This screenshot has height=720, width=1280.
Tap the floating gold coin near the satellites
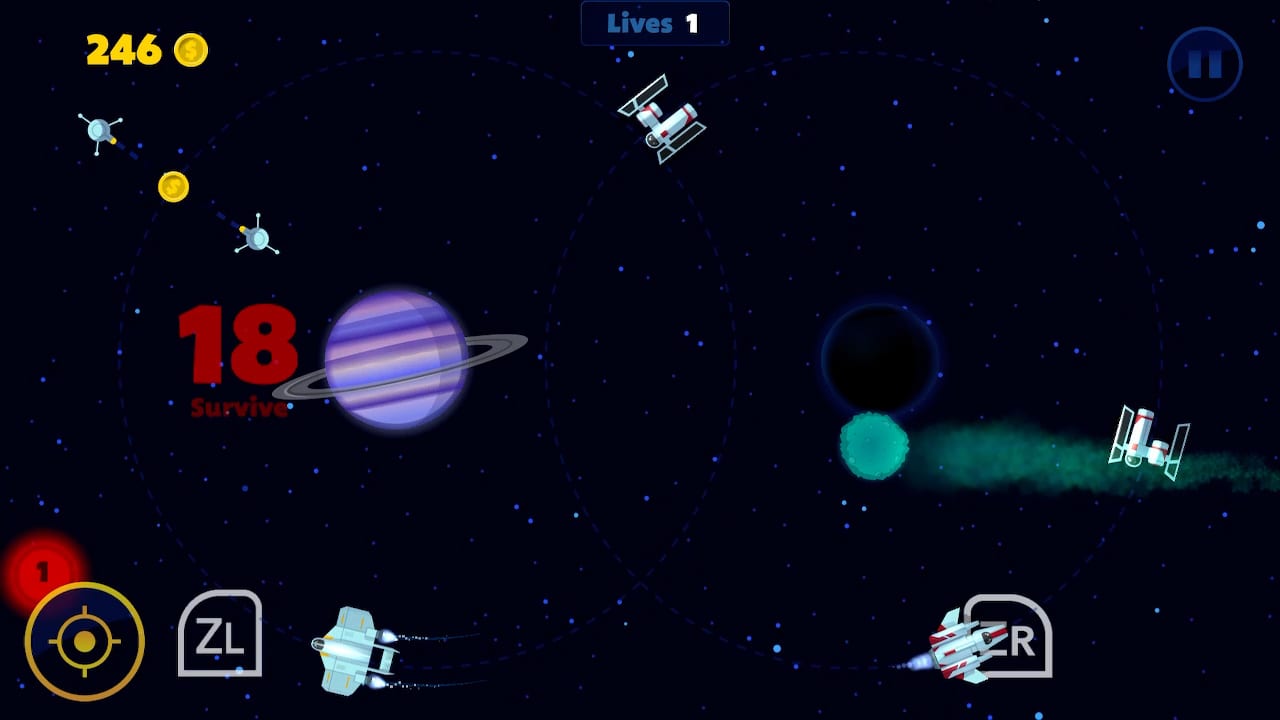coord(173,186)
